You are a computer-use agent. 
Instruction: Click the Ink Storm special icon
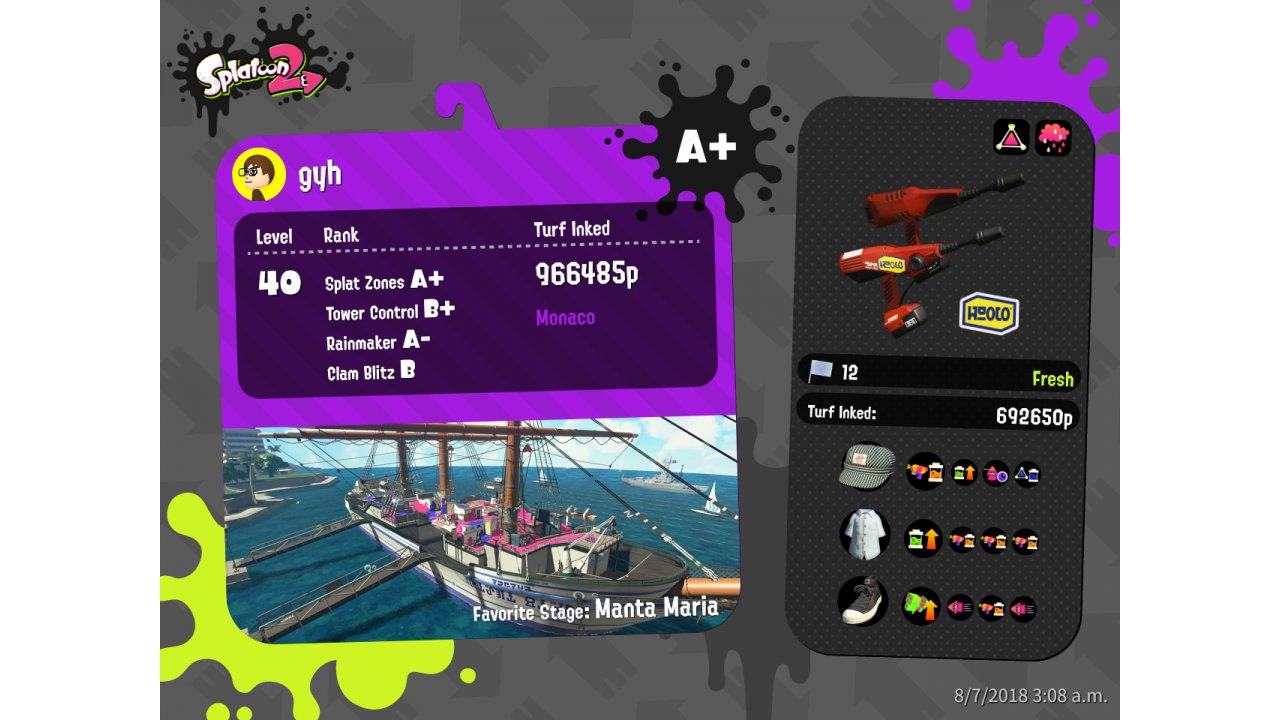pyautogui.click(x=1053, y=137)
